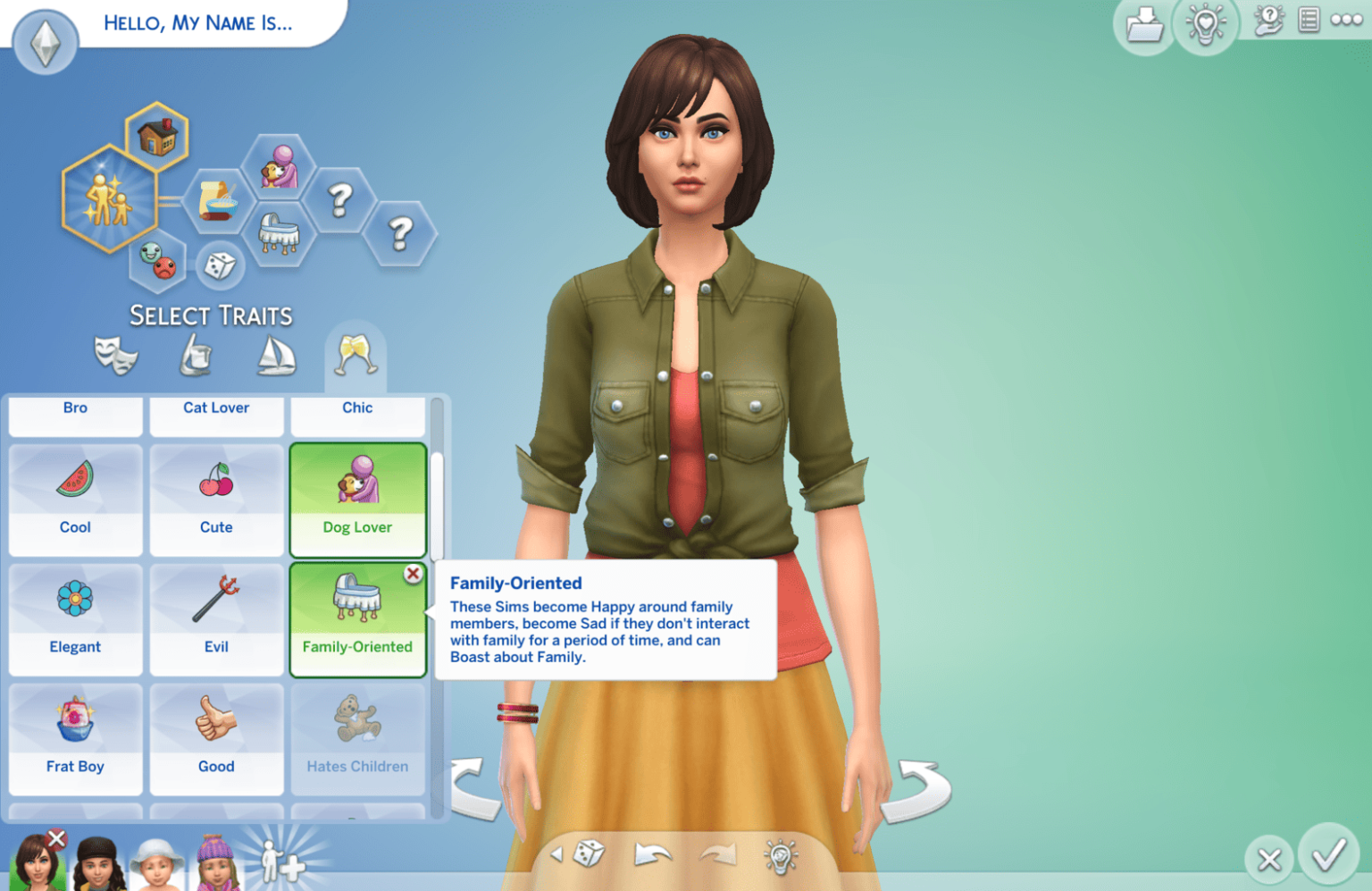Confirm the Sim with the checkmark button
The width and height of the screenshot is (1372, 891).
(1330, 859)
